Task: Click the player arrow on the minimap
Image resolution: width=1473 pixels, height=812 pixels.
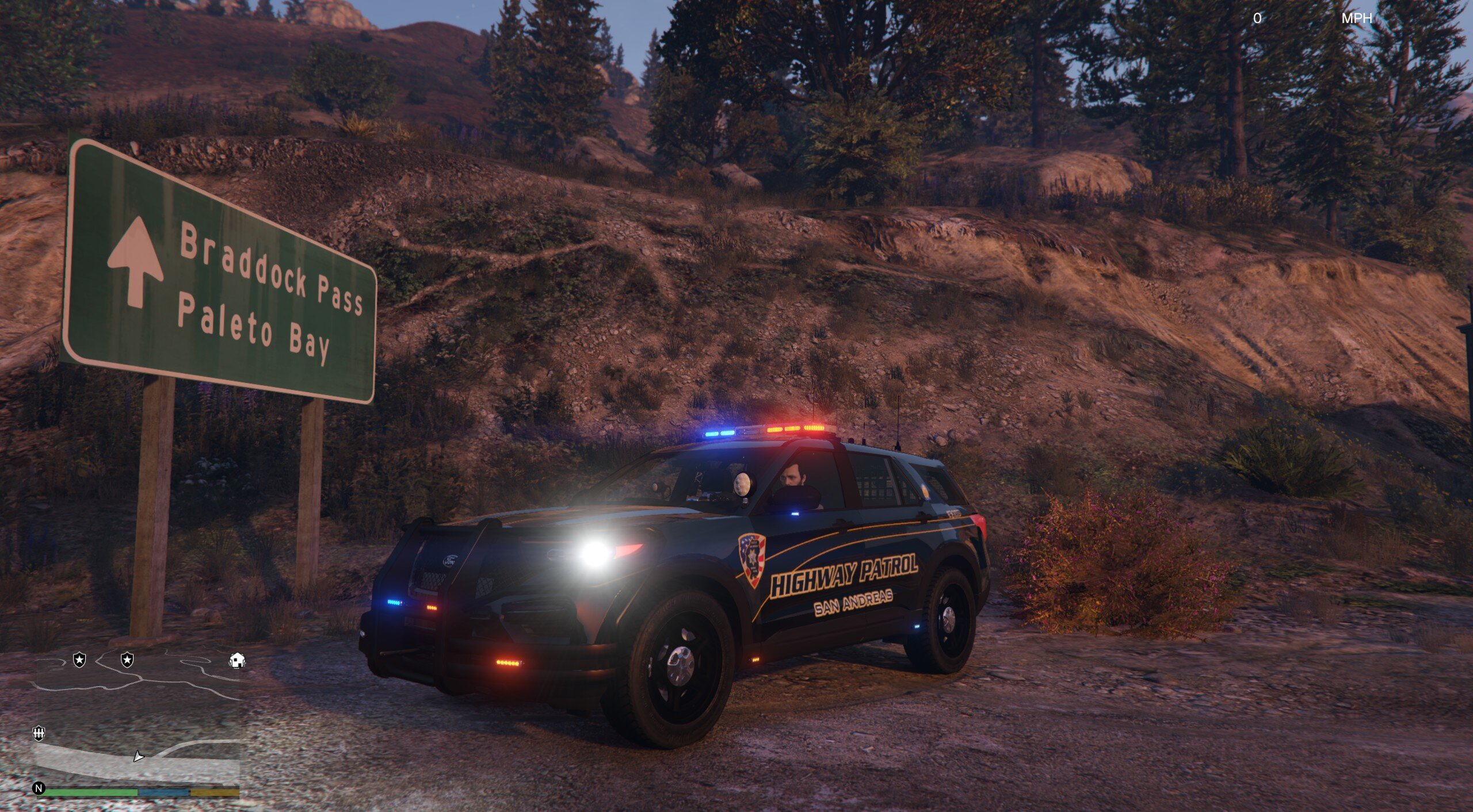Action: (x=138, y=756)
